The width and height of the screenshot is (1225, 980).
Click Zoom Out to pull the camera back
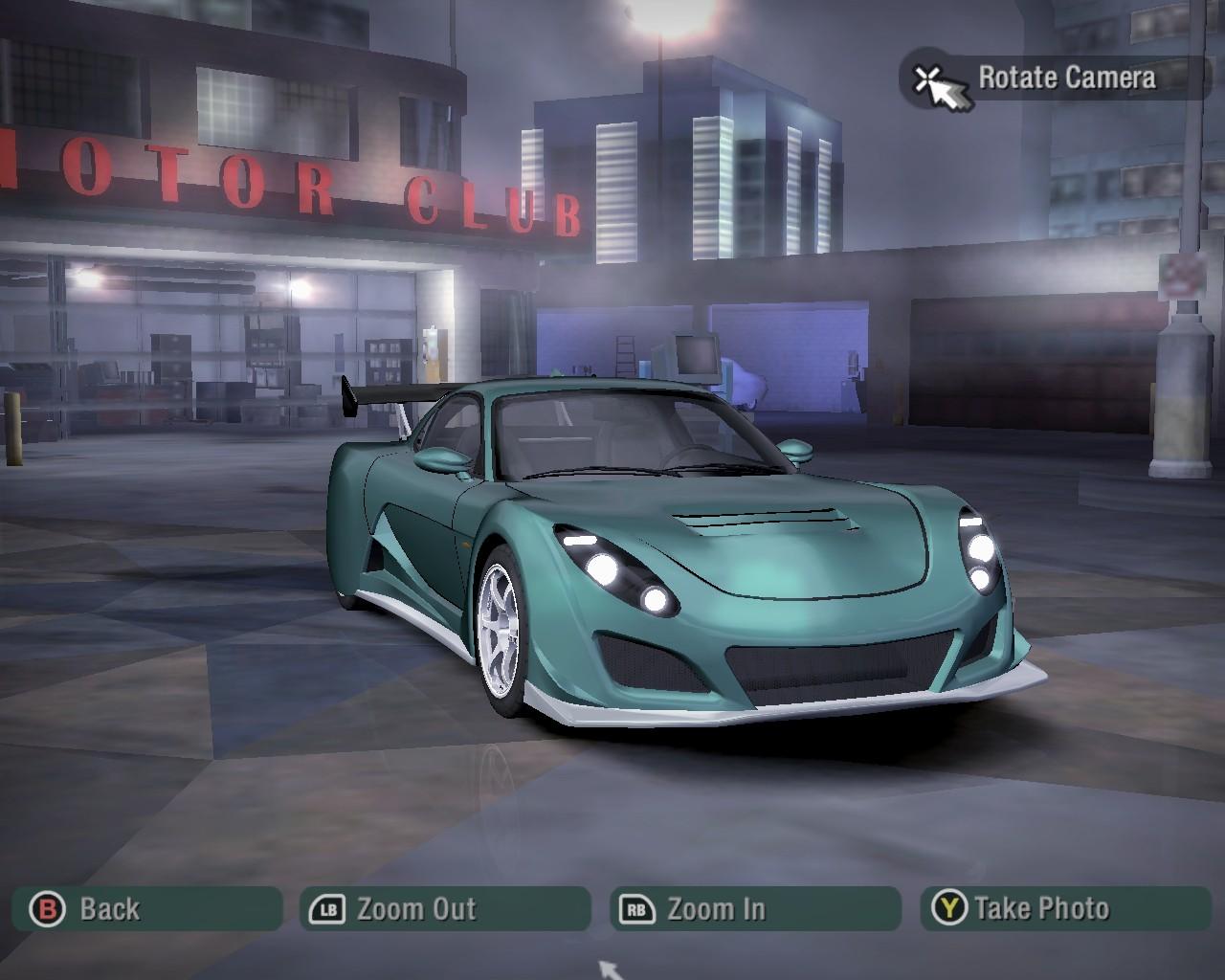445,908
